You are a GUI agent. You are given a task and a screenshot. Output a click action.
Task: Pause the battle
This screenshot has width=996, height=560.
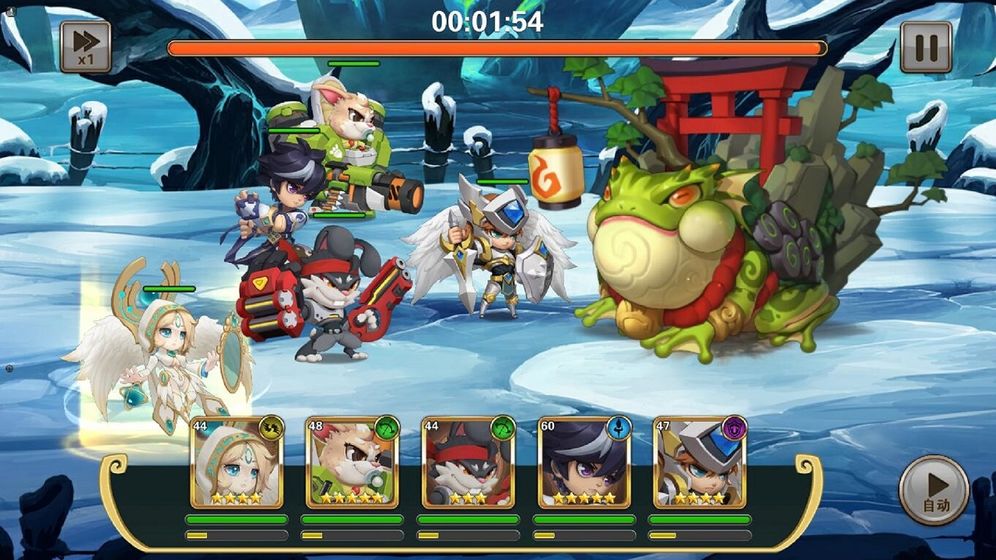925,47
